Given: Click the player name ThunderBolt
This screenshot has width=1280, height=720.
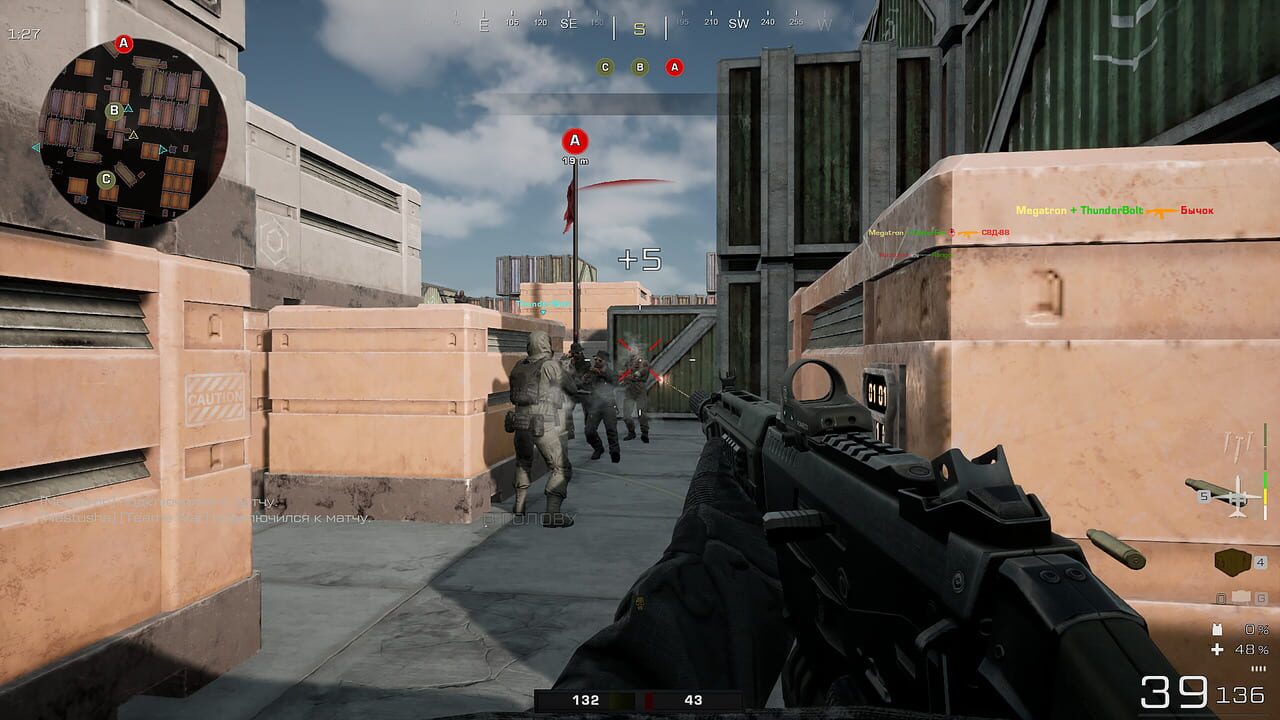Looking at the screenshot, I should pyautogui.click(x=1111, y=210).
